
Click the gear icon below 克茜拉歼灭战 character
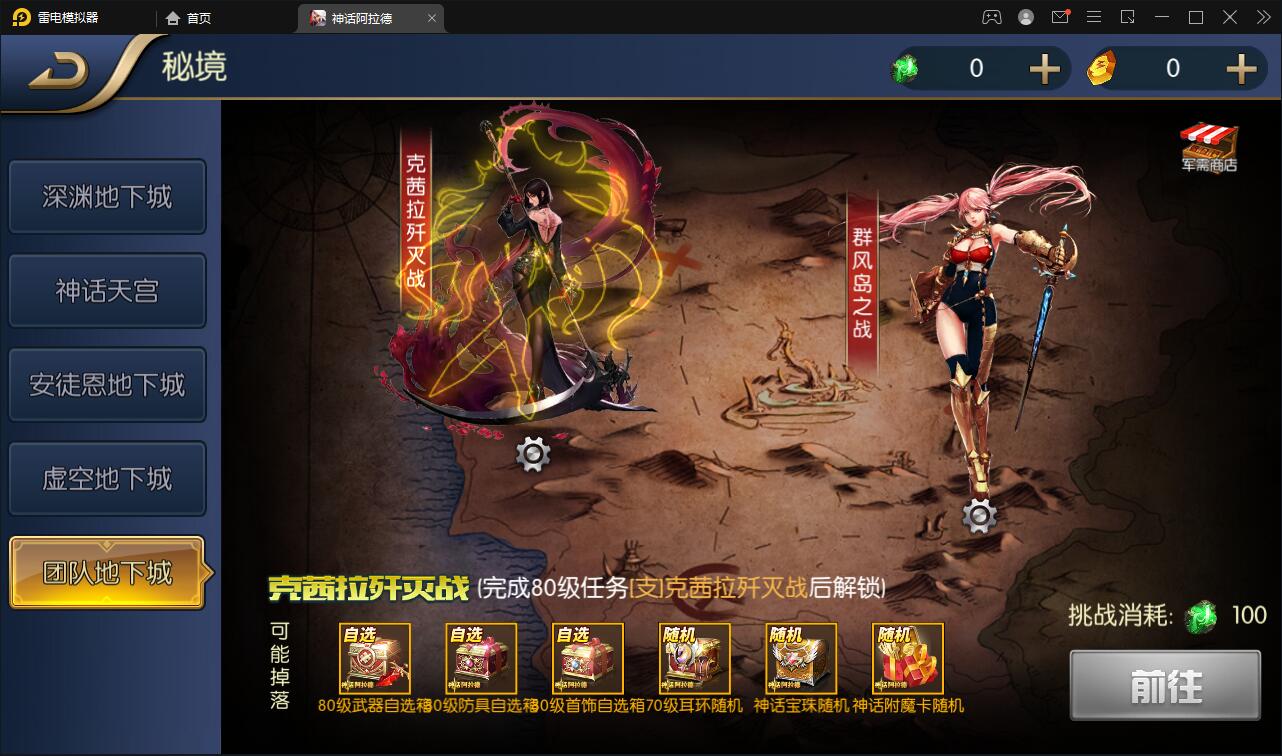[x=533, y=453]
